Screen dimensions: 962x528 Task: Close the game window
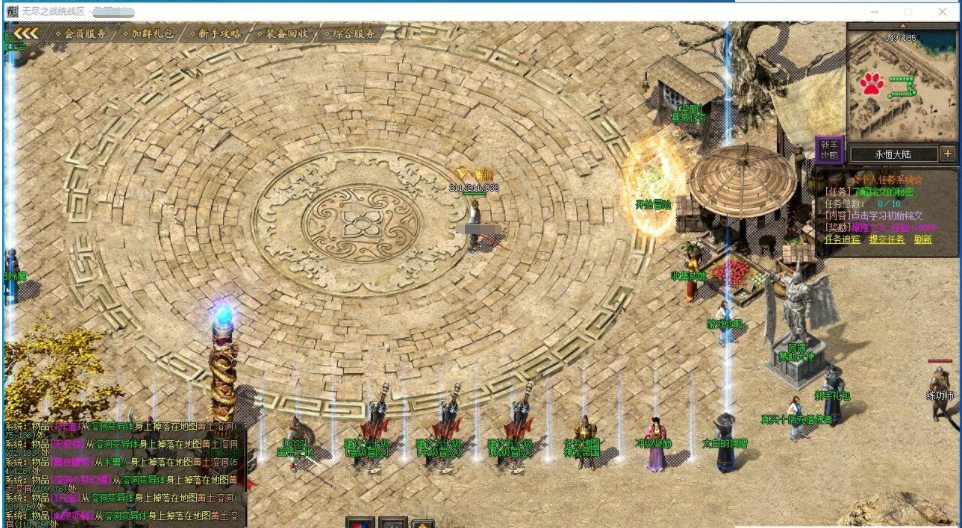(944, 11)
